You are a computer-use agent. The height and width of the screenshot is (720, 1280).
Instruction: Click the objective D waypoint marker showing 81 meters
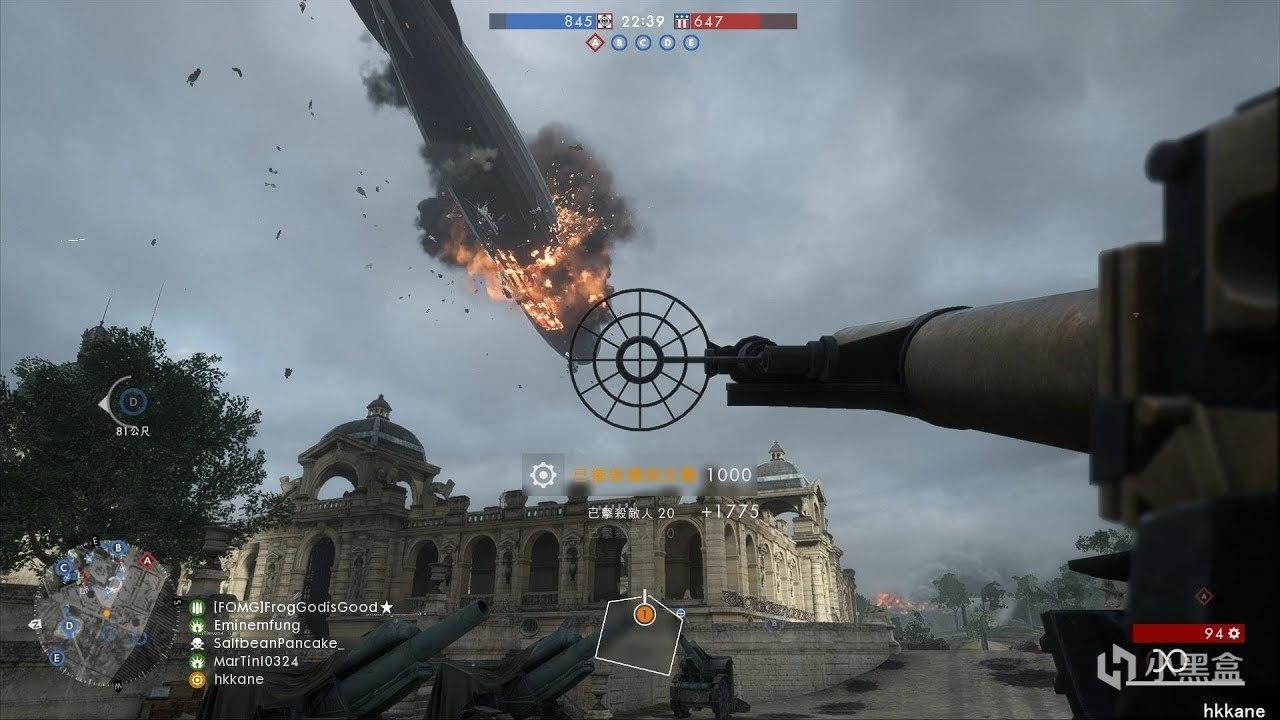coord(131,403)
